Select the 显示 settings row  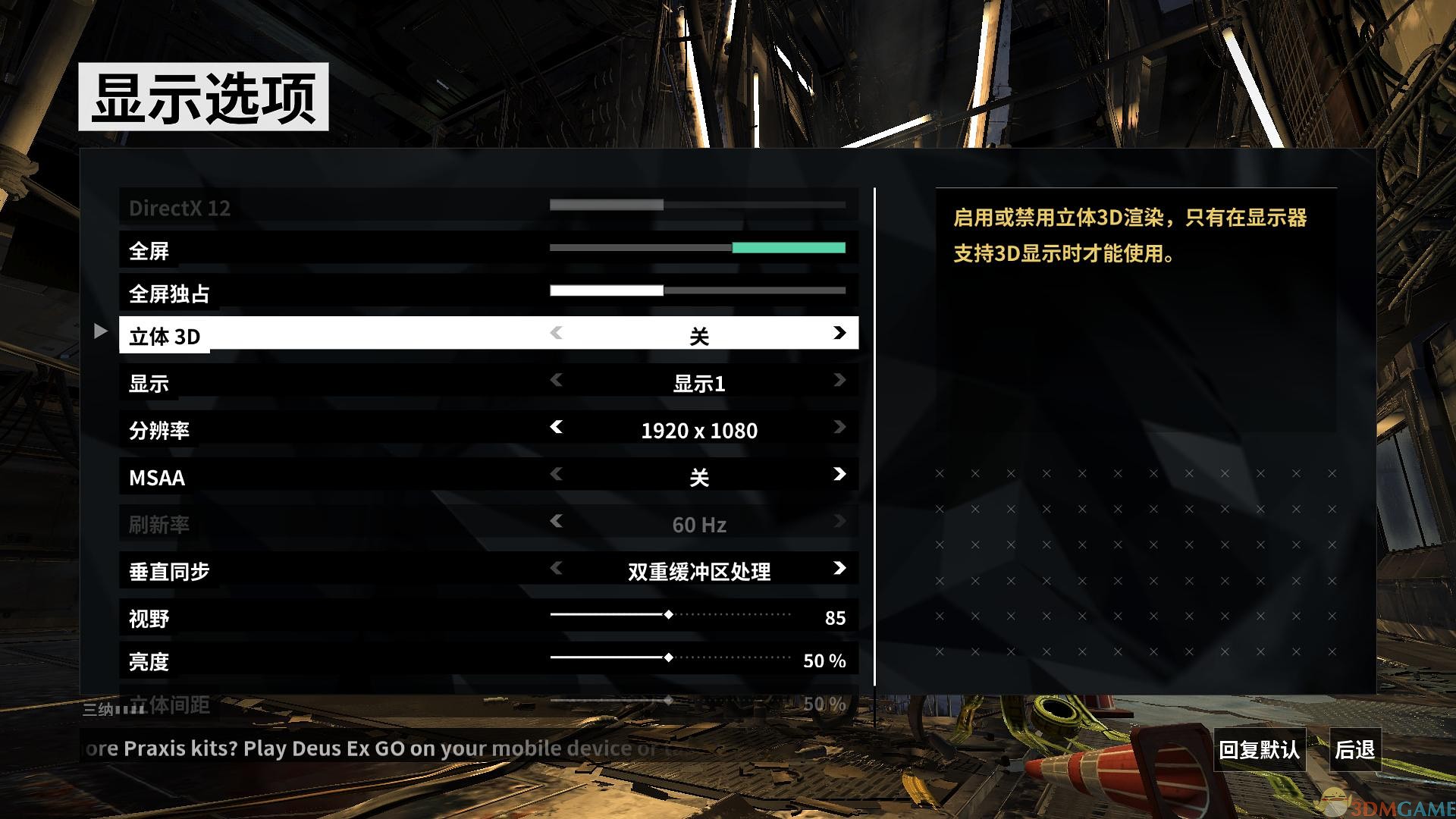(x=303, y=381)
